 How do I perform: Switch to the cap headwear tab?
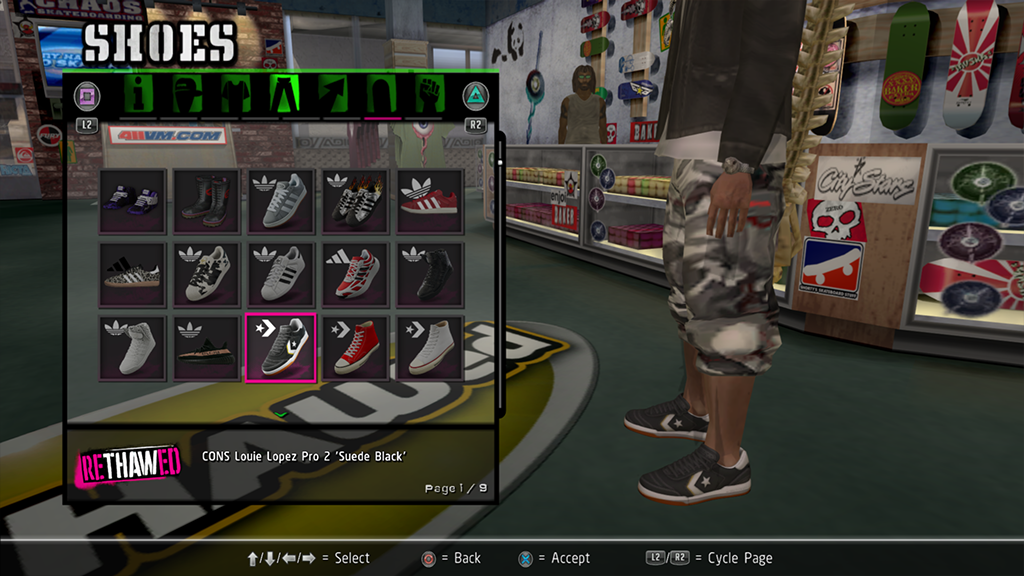pos(187,95)
